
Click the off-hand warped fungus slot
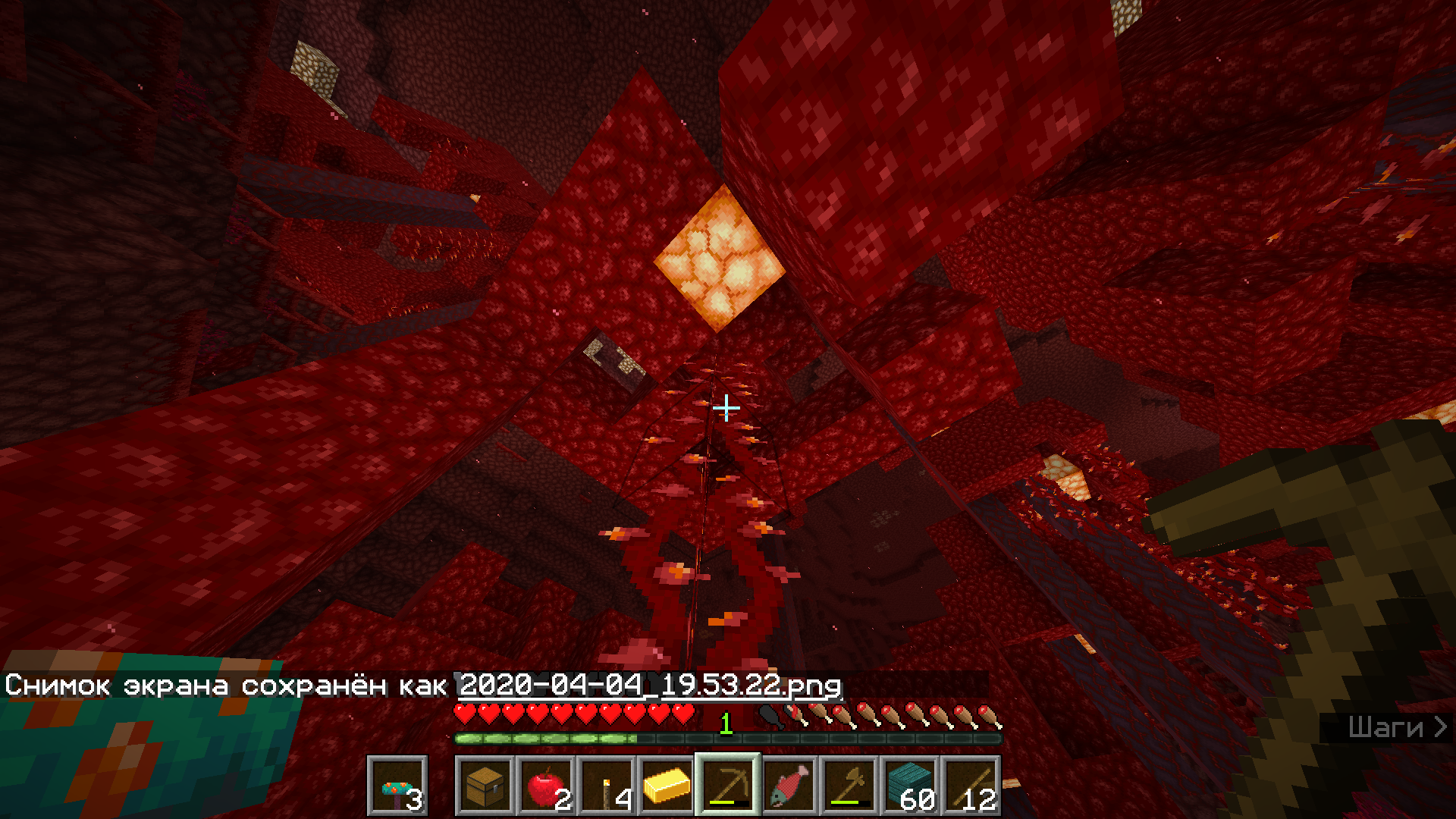pyautogui.click(x=397, y=786)
